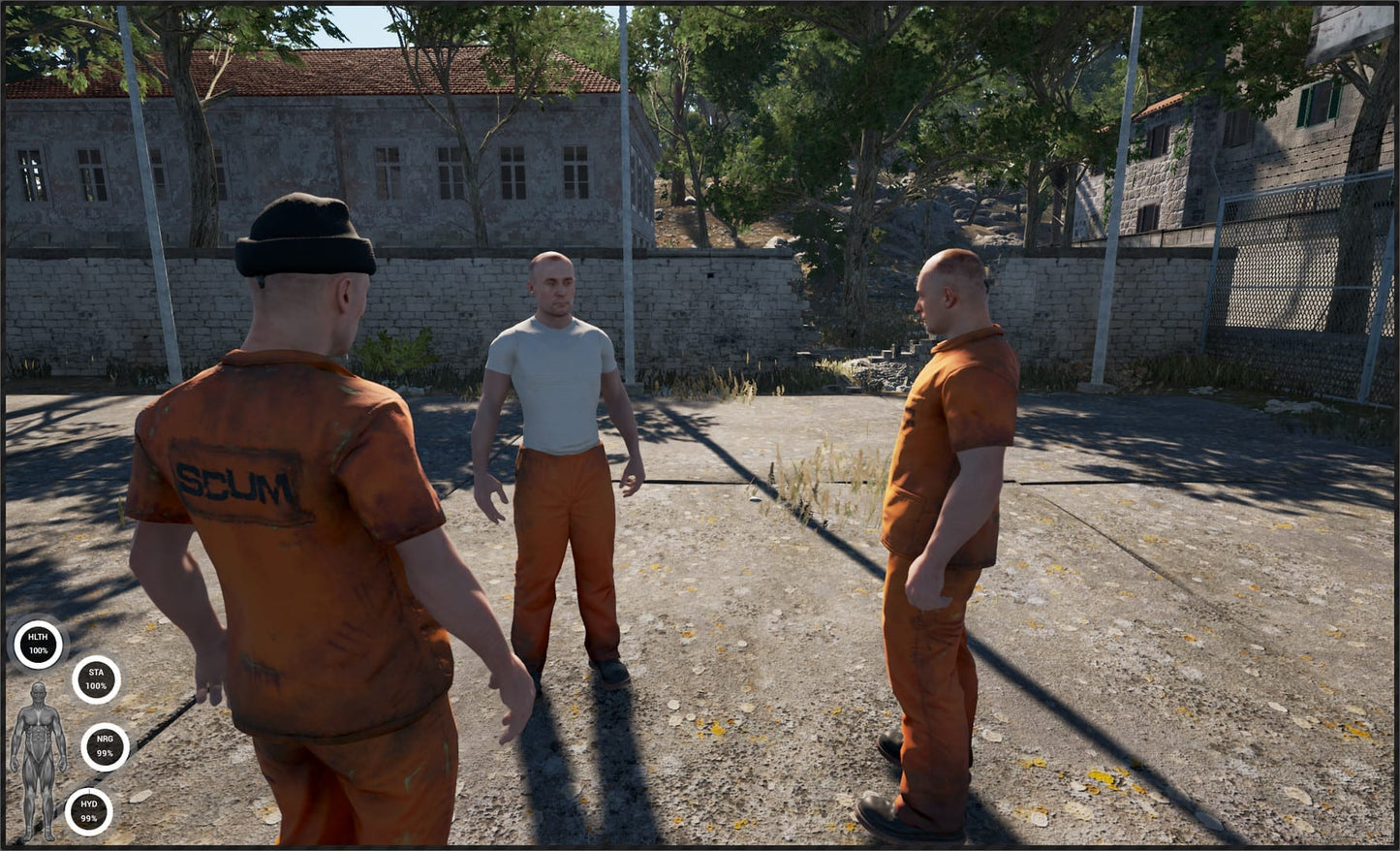Select the muscular body diagram's head
1400x851 pixels.
[x=39, y=690]
